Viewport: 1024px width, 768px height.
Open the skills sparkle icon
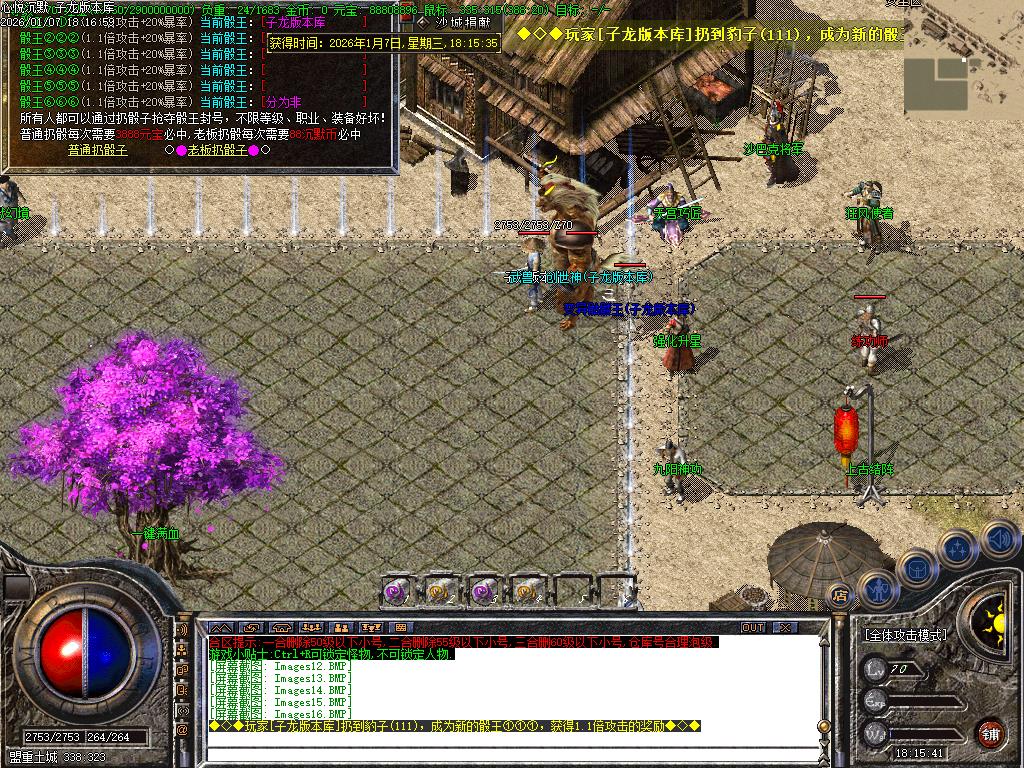click(x=957, y=547)
